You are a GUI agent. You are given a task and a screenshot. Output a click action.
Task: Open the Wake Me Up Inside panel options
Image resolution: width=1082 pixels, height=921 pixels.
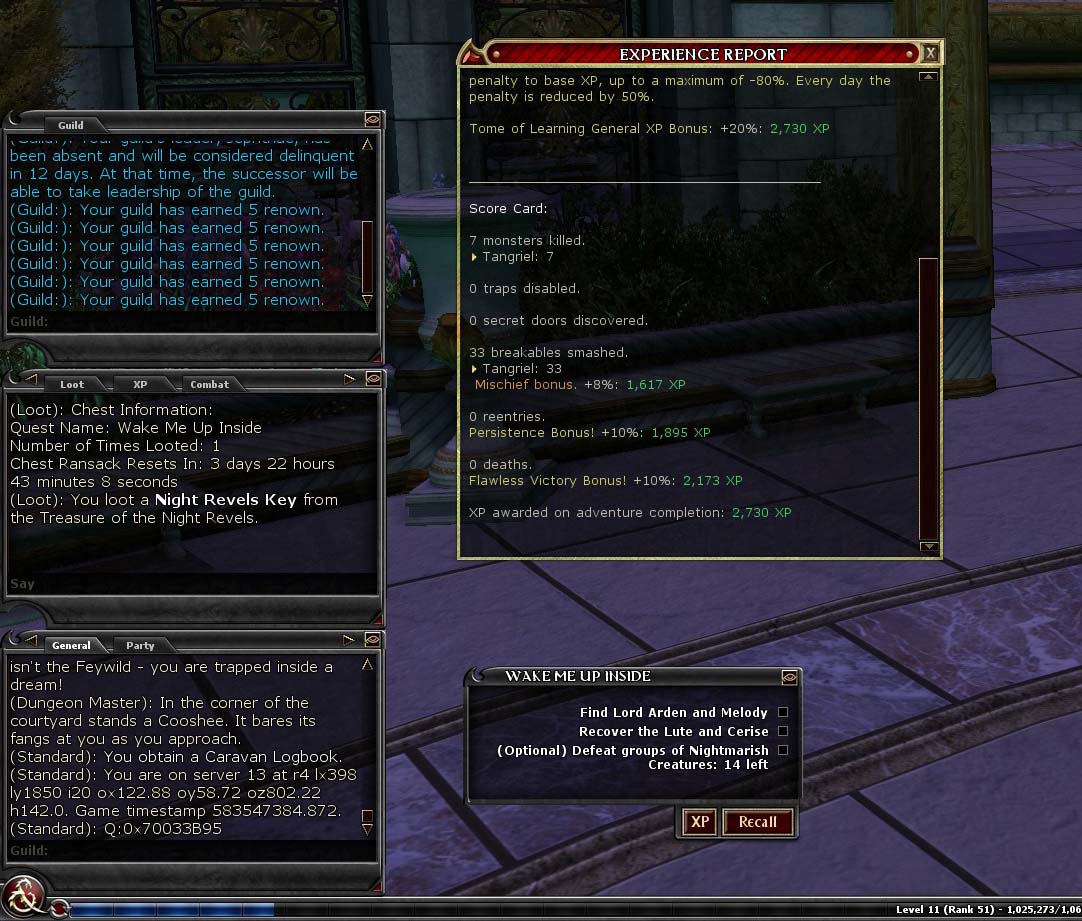click(789, 677)
